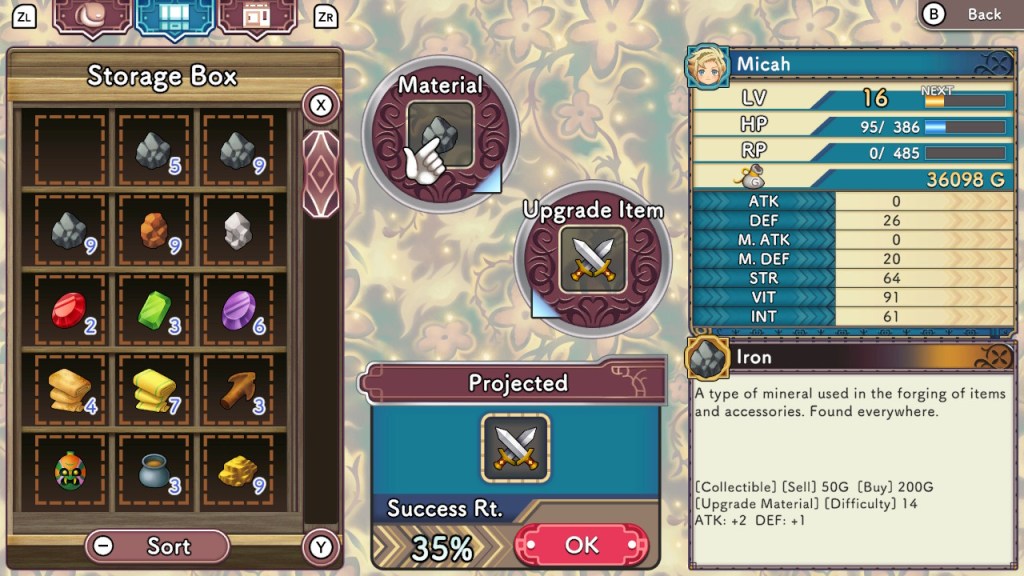
Task: Confirm the upgrade with the OK button
Action: pyautogui.click(x=581, y=545)
